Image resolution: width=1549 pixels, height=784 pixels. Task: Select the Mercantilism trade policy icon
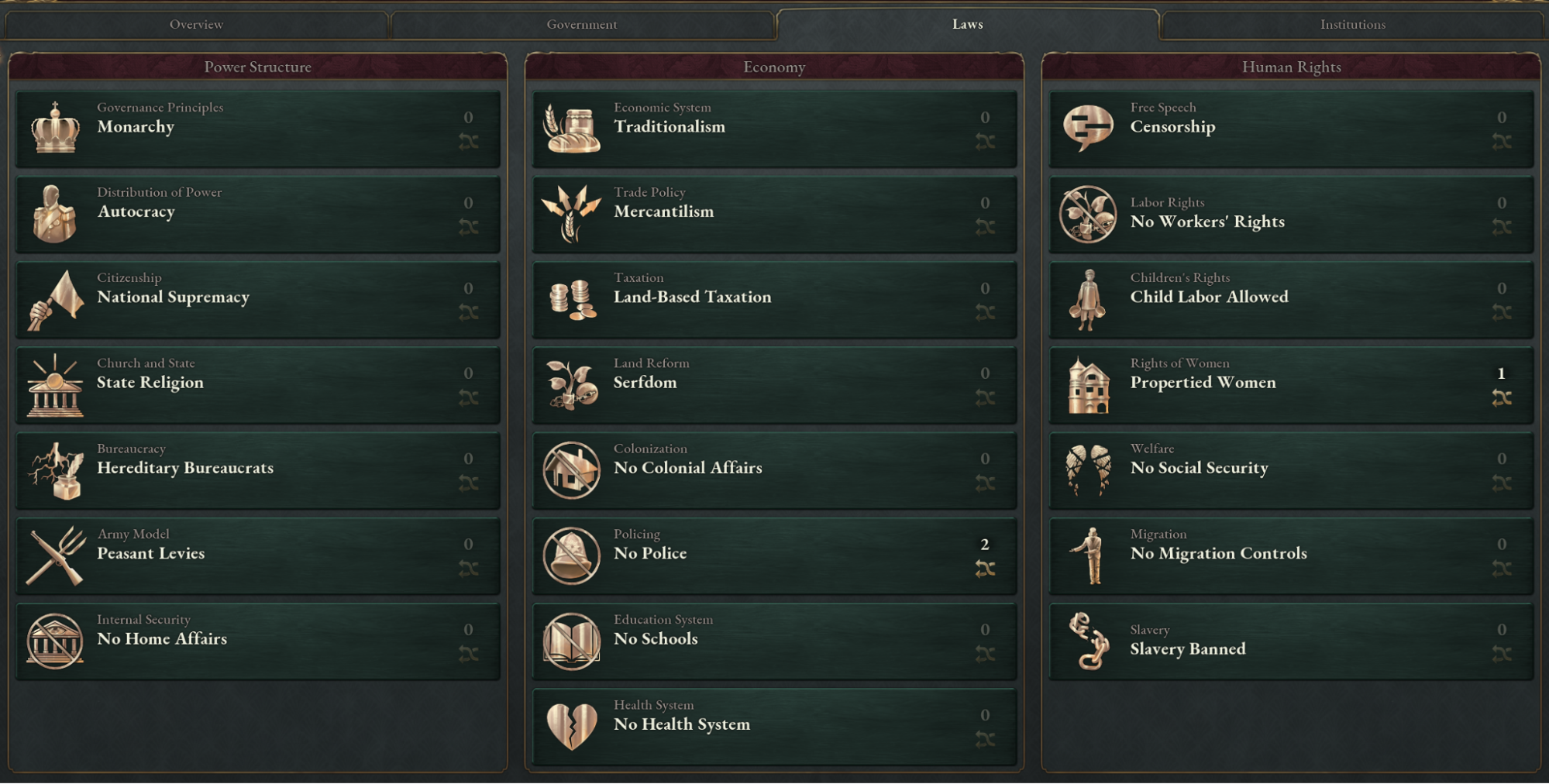click(571, 215)
